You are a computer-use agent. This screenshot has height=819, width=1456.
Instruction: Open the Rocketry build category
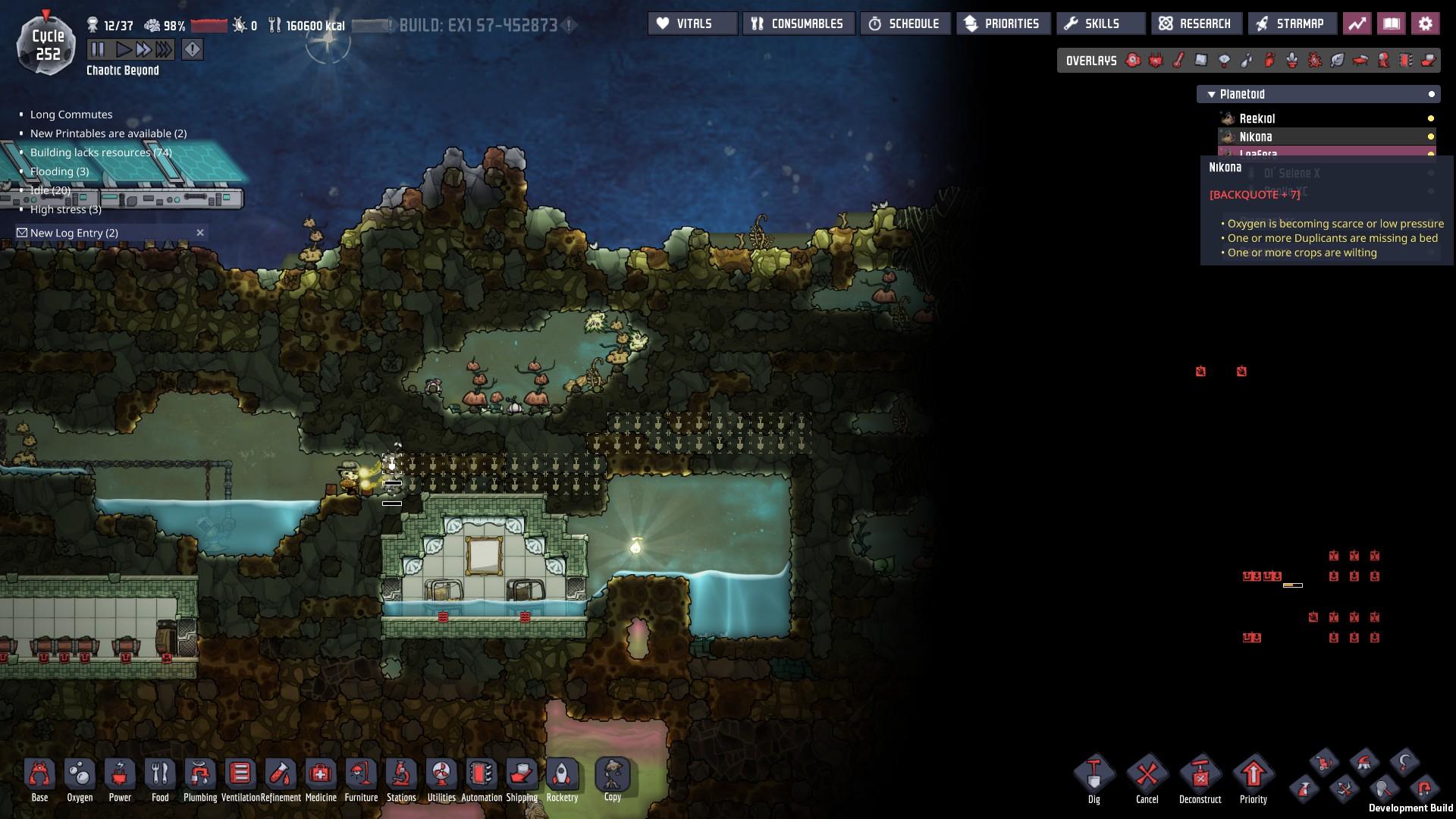click(x=562, y=777)
